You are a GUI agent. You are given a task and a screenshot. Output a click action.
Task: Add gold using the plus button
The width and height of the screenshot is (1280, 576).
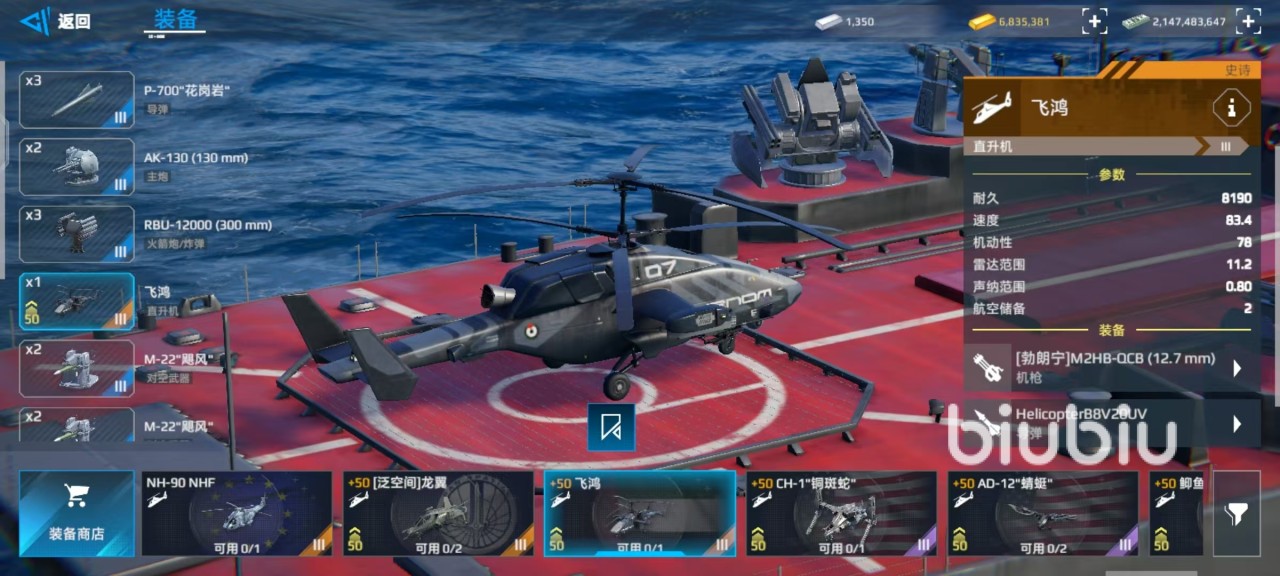[1094, 21]
